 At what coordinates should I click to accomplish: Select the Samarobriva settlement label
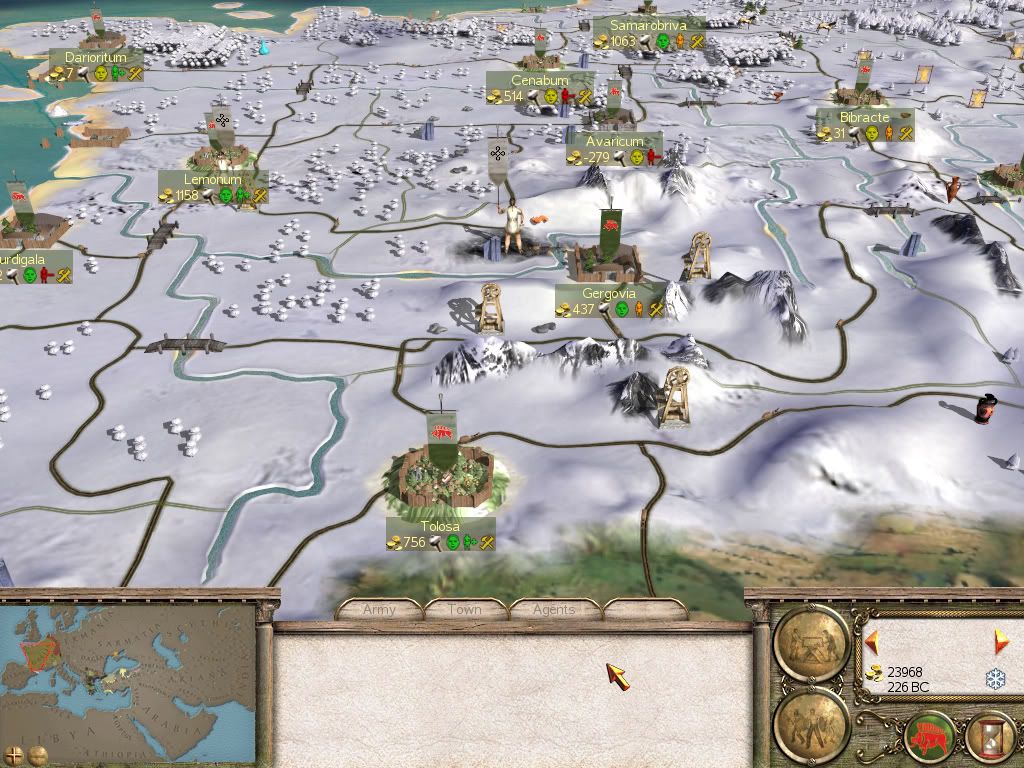click(648, 25)
